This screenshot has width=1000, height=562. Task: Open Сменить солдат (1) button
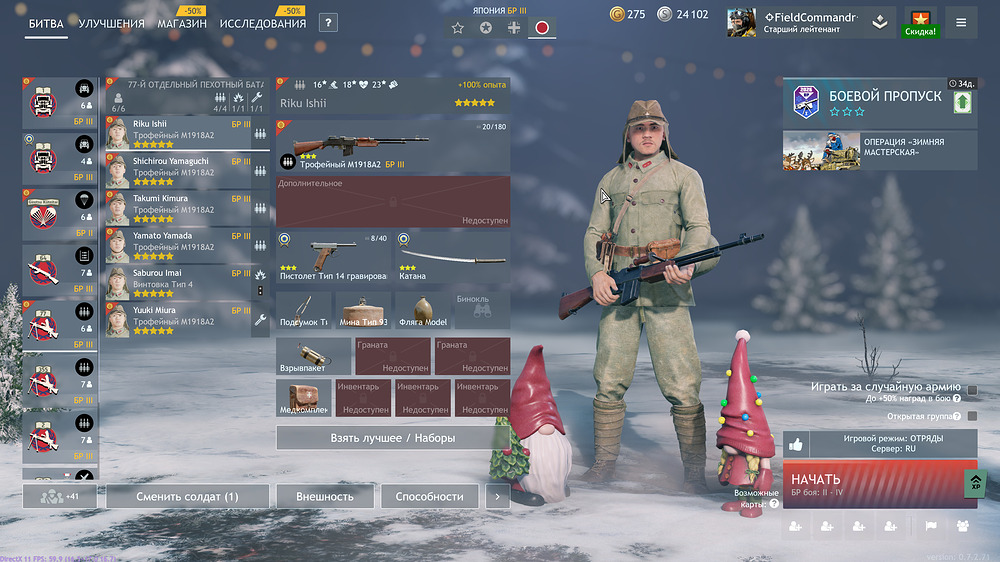tap(188, 496)
